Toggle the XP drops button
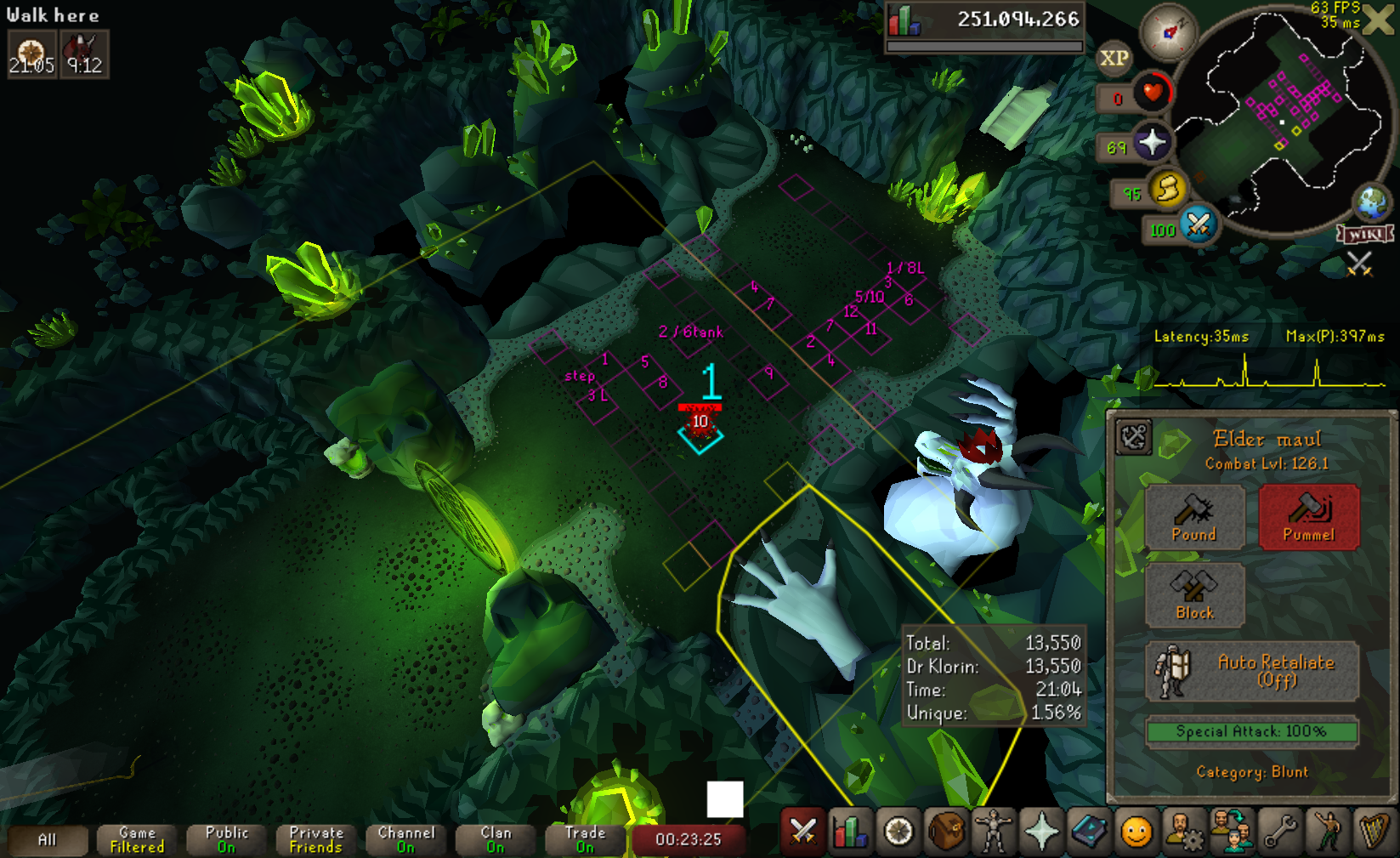Viewport: 1400px width, 858px height. tap(1114, 59)
